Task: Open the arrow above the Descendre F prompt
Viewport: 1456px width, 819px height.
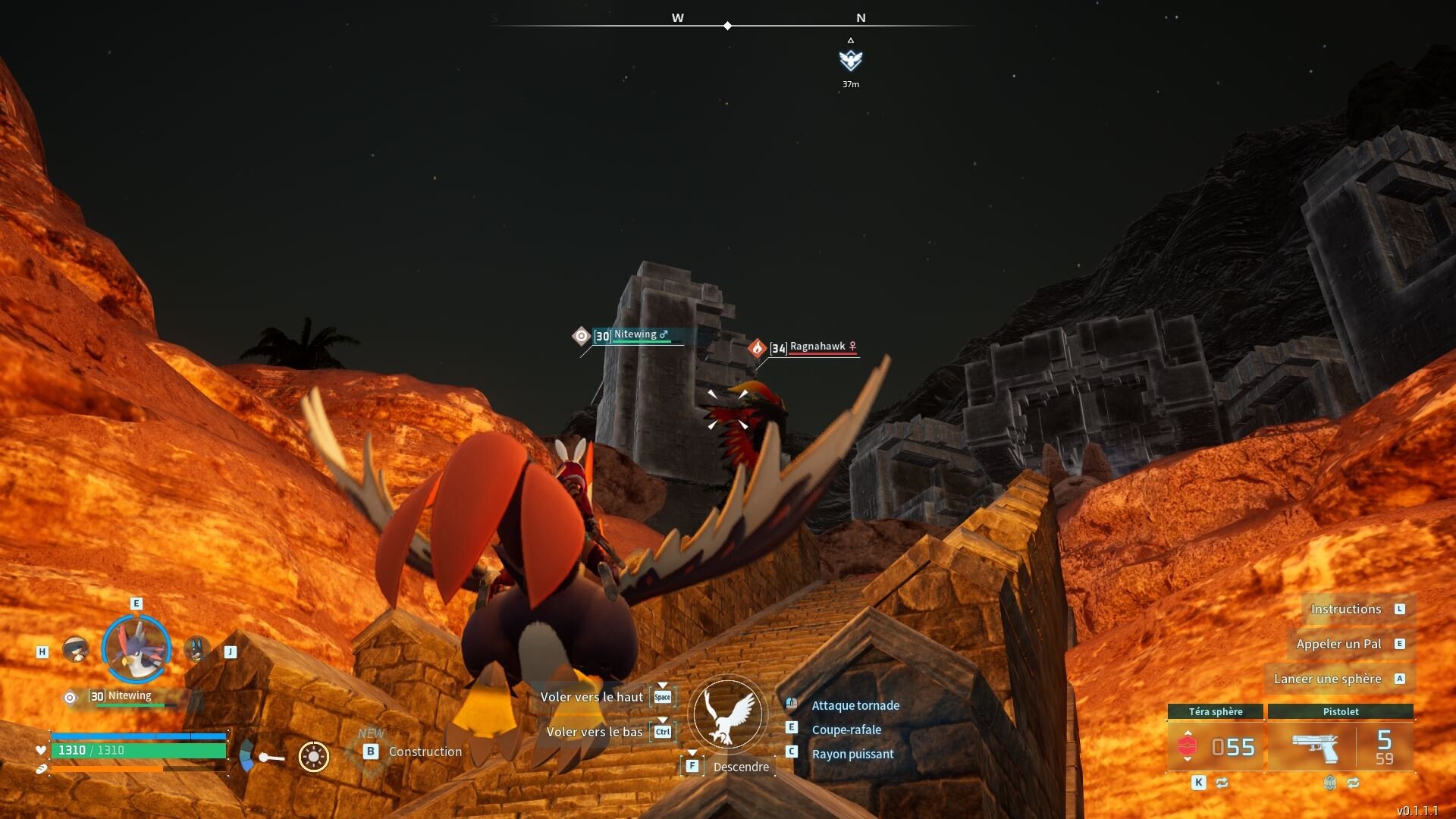Action: 692,753
